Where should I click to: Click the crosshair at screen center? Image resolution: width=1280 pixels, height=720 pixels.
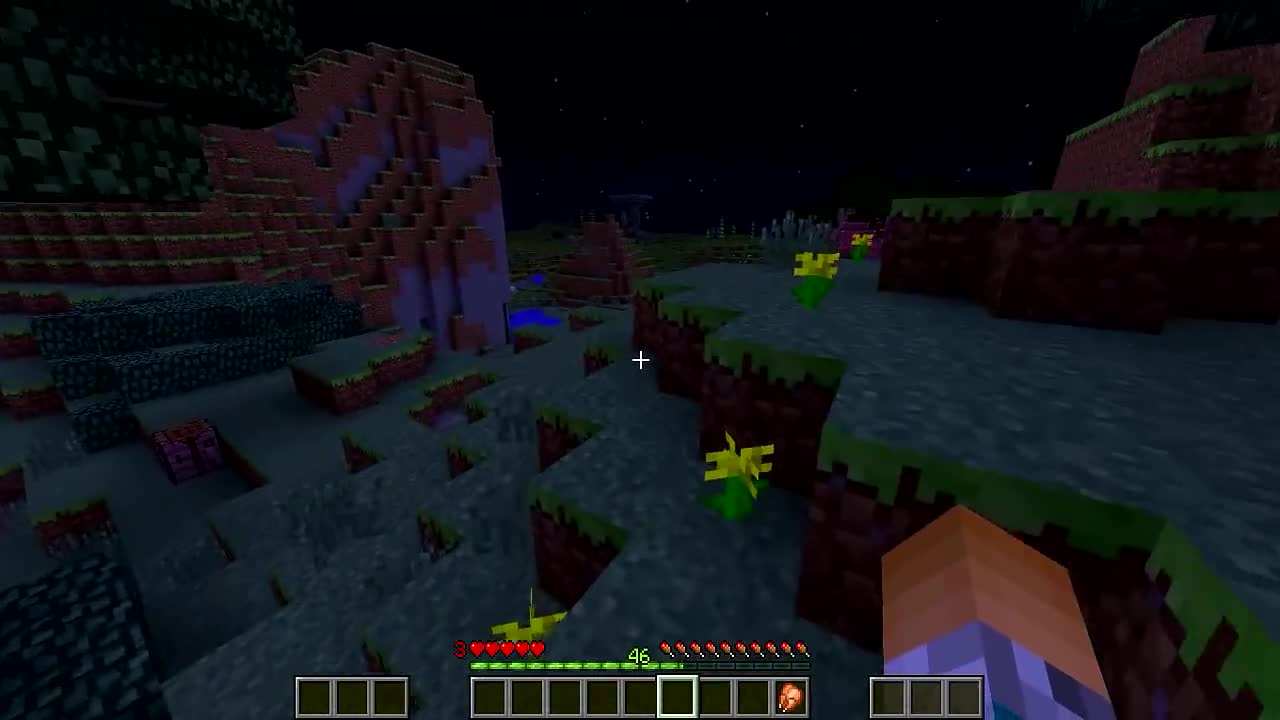pyautogui.click(x=640, y=360)
